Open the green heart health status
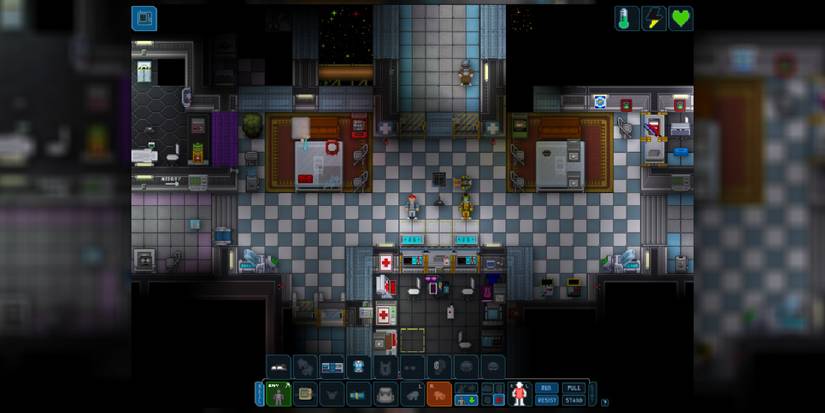825x413 pixels. [x=681, y=18]
